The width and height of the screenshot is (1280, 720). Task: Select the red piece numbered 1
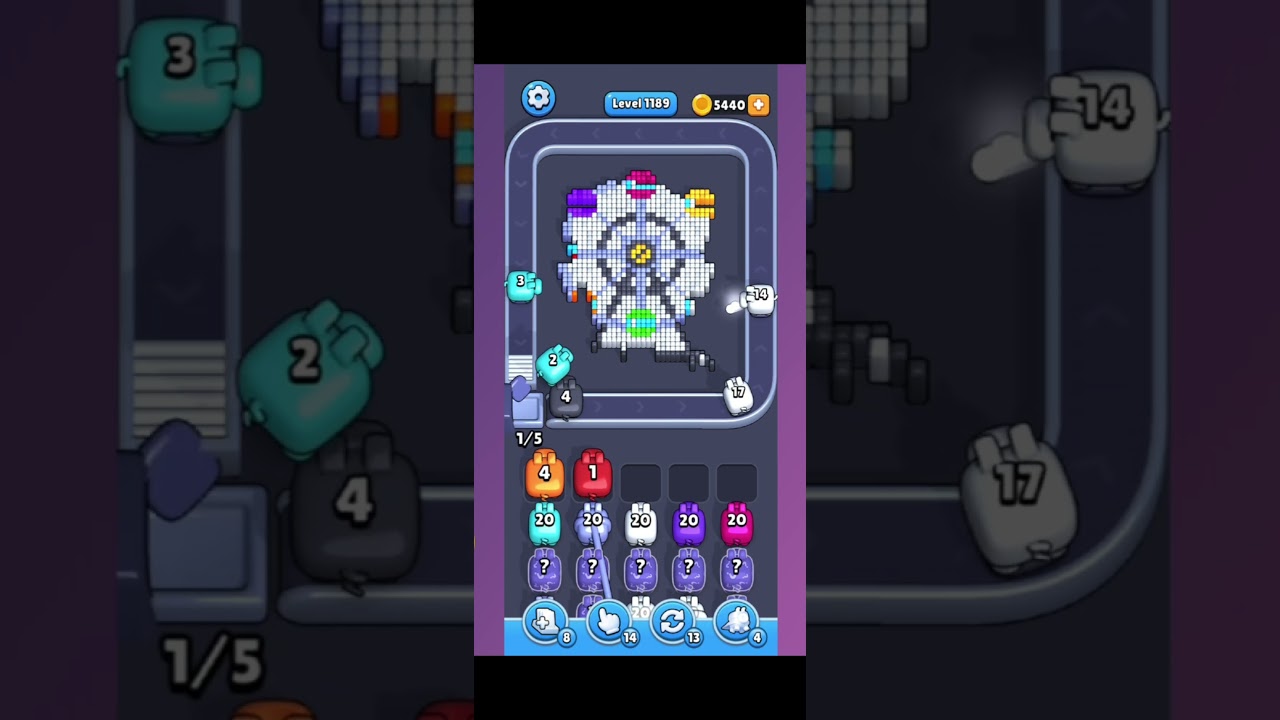tap(592, 472)
